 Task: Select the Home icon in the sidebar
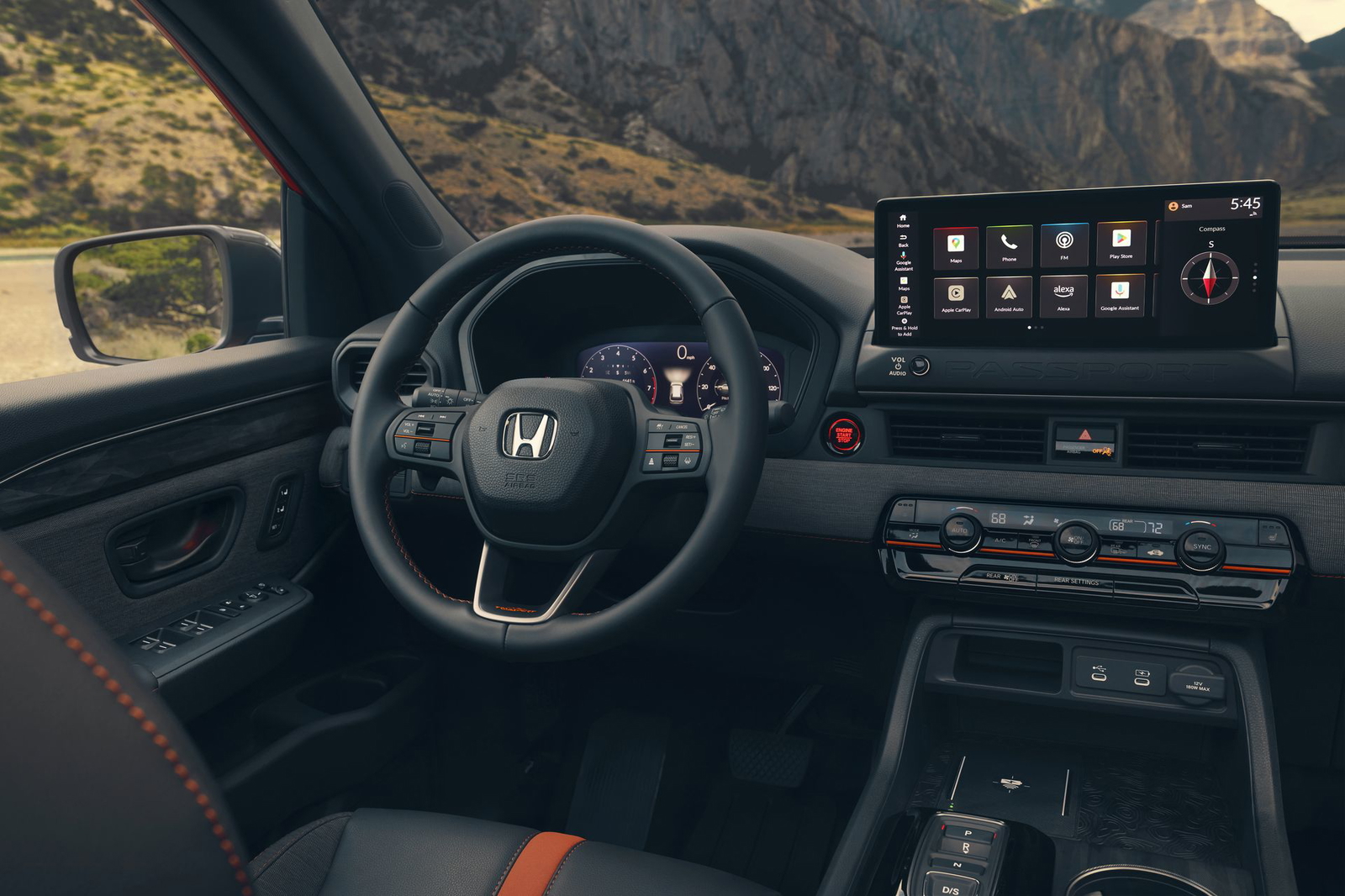click(x=903, y=219)
